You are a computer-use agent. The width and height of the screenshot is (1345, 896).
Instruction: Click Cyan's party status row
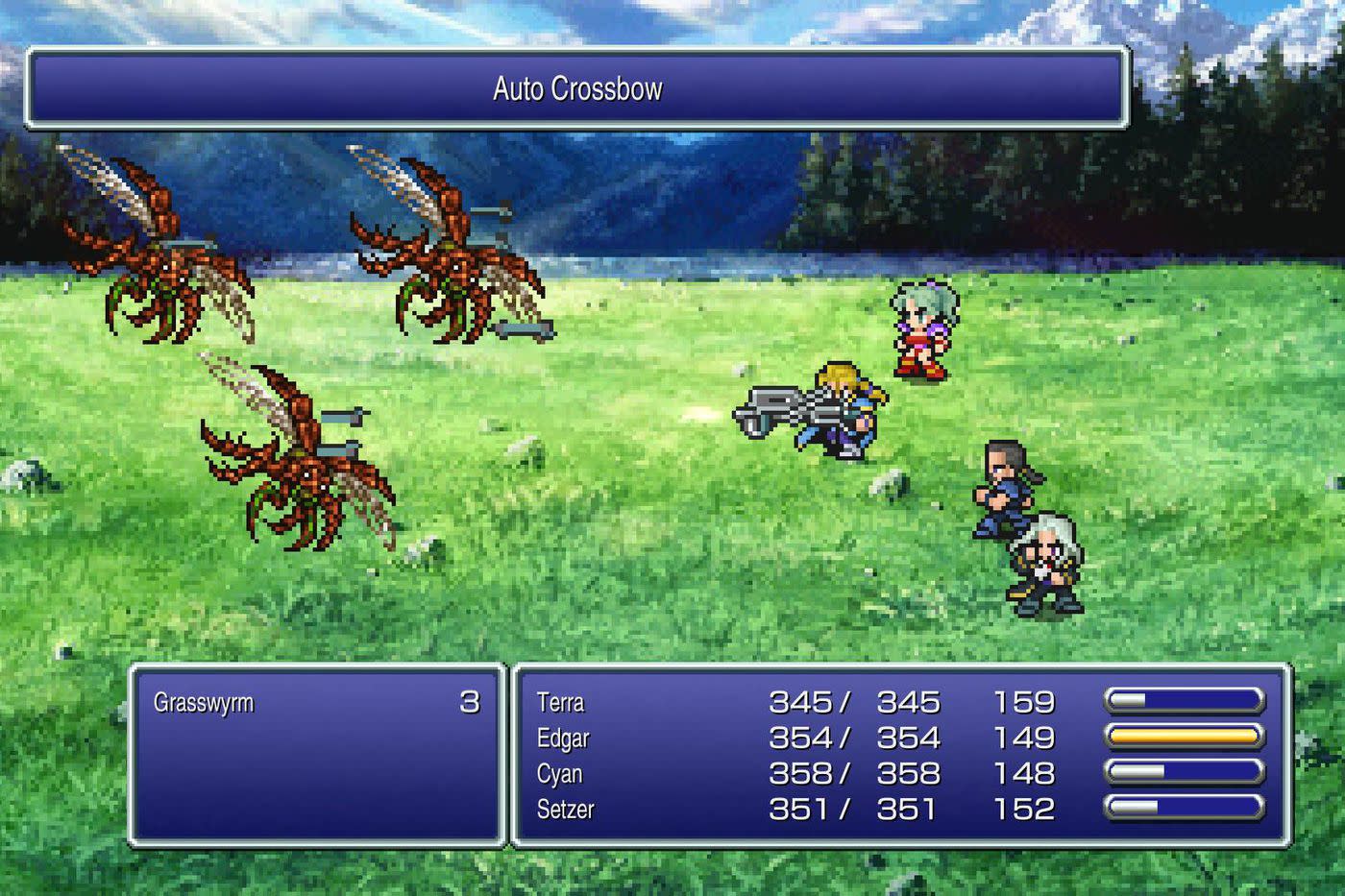point(560,773)
